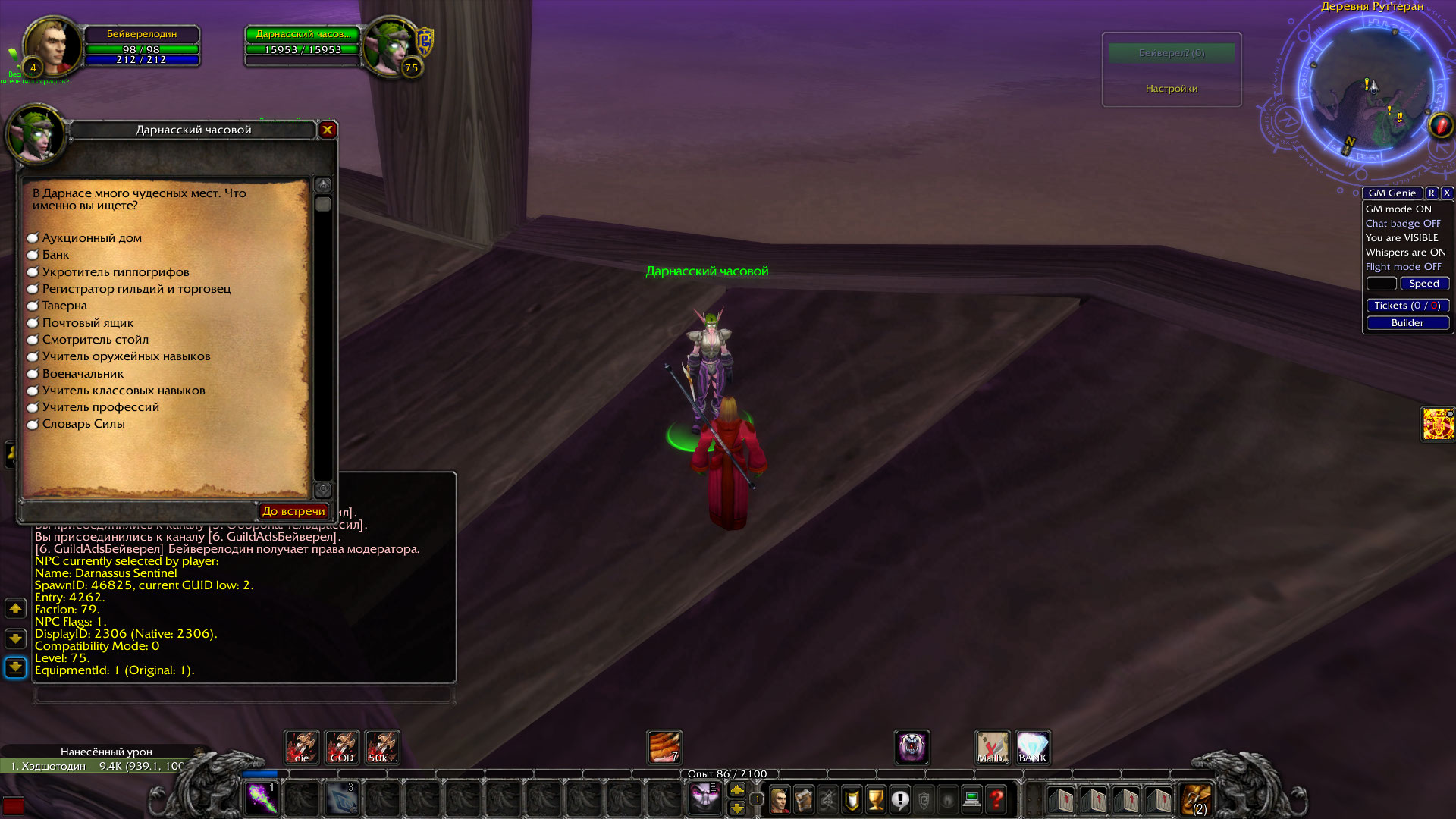Select Банк option in the gossip menu
The width and height of the screenshot is (1456, 819).
click(55, 255)
